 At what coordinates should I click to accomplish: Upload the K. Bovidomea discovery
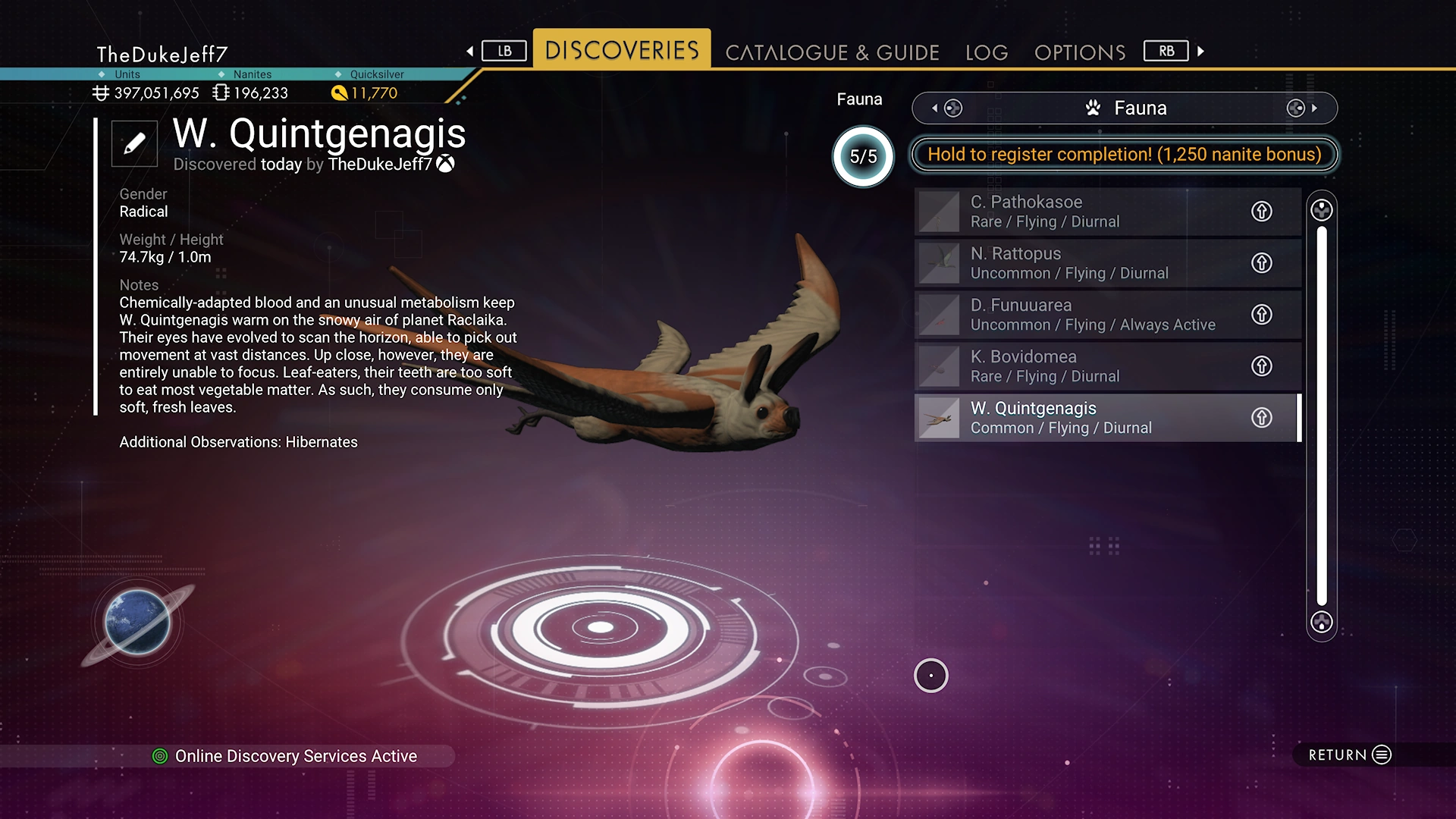[x=1261, y=366]
